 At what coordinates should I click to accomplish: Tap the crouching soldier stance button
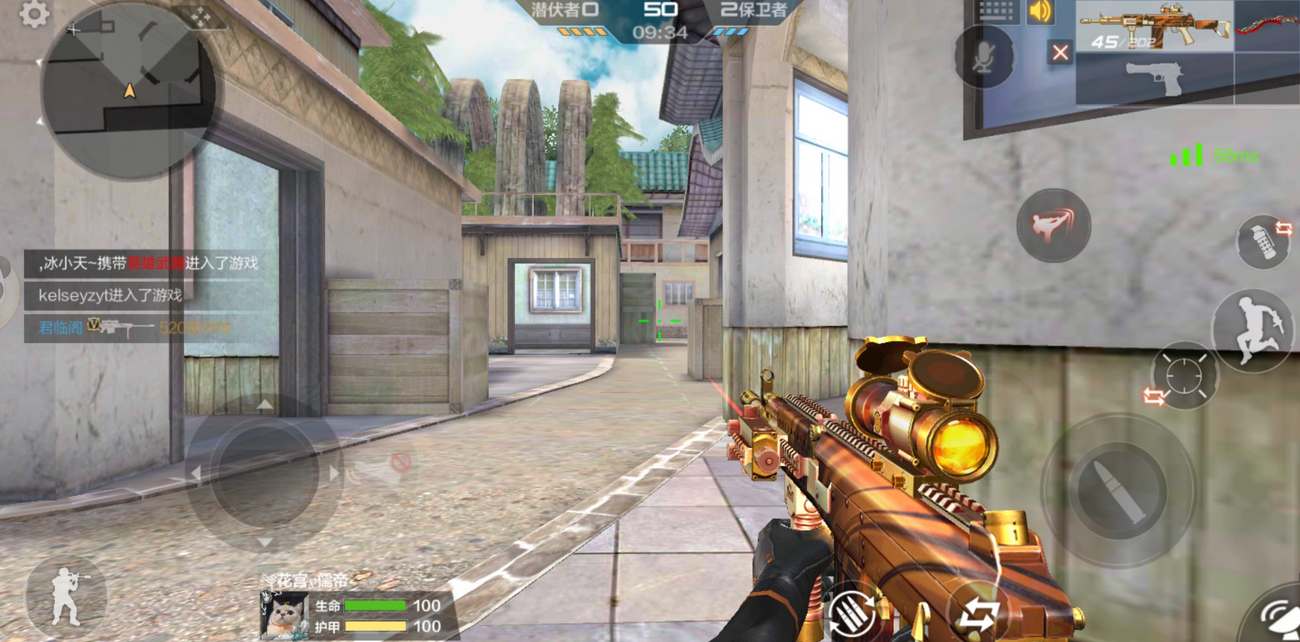(x=65, y=597)
